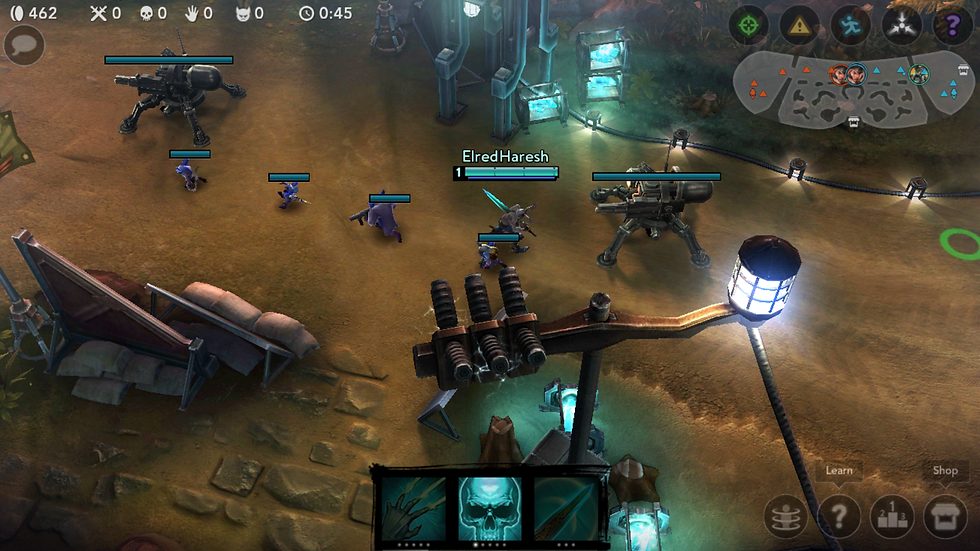Send the green crosshair target ping
This screenshot has height=551, width=980.
click(748, 26)
